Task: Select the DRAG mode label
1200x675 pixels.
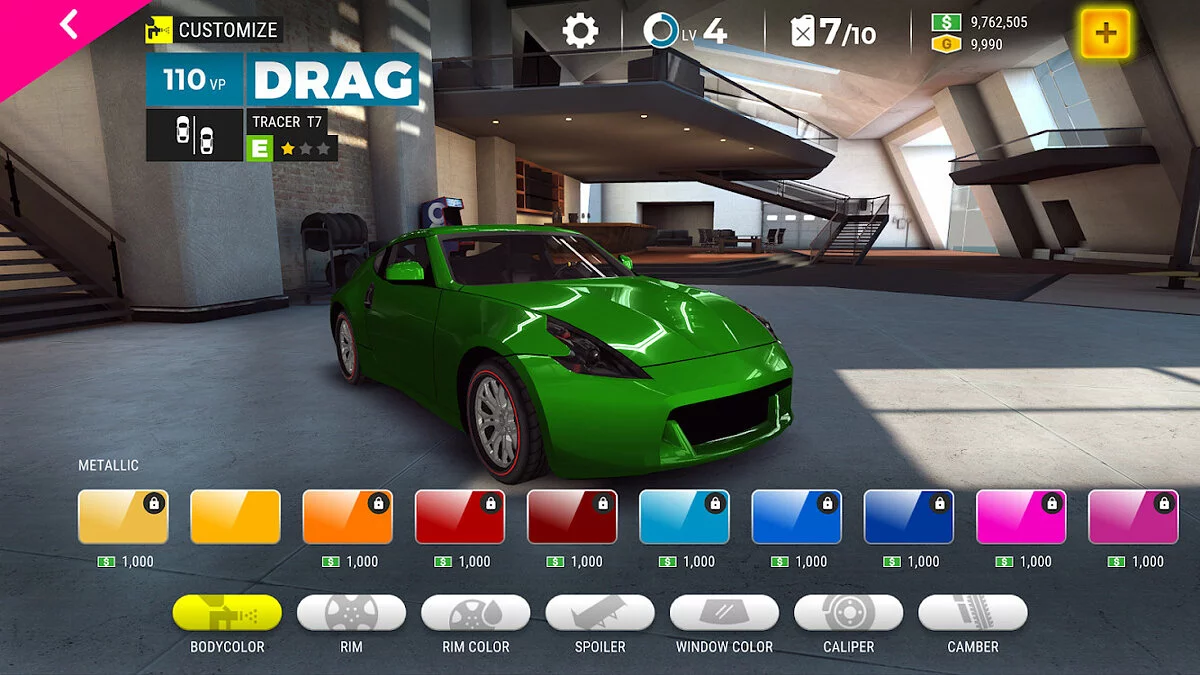Action: (x=333, y=80)
